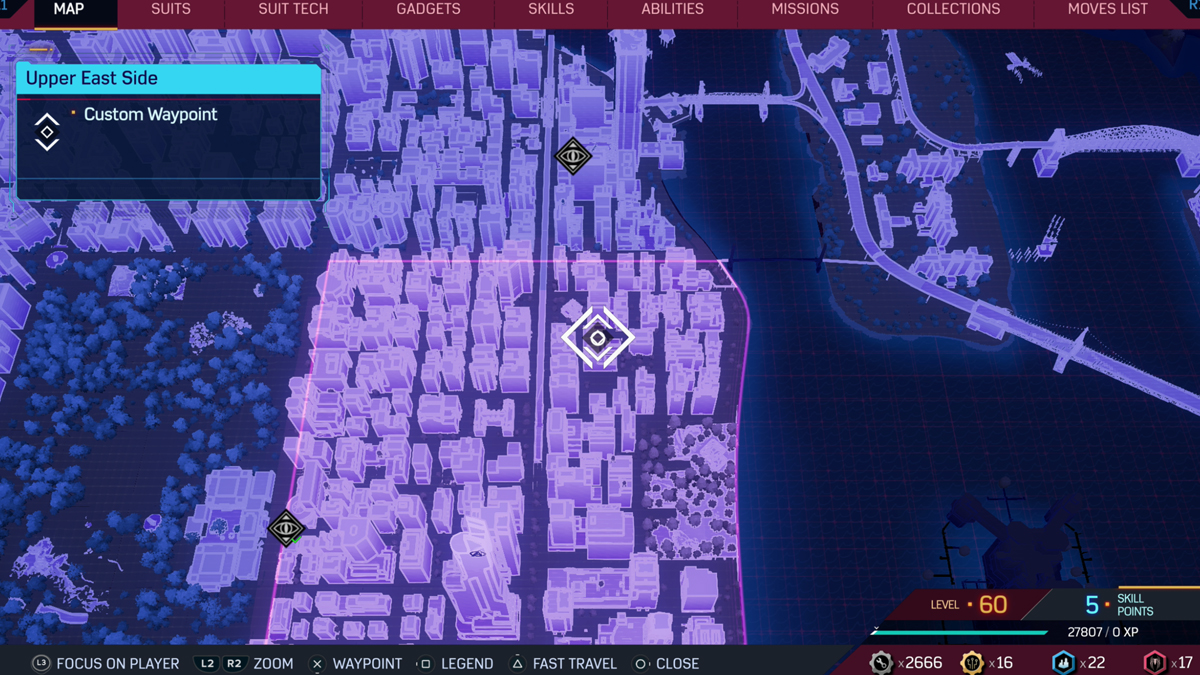Viewport: 1200px width, 675px height.
Task: Choose the eye marker outside the highlighted district
Action: pos(573,156)
